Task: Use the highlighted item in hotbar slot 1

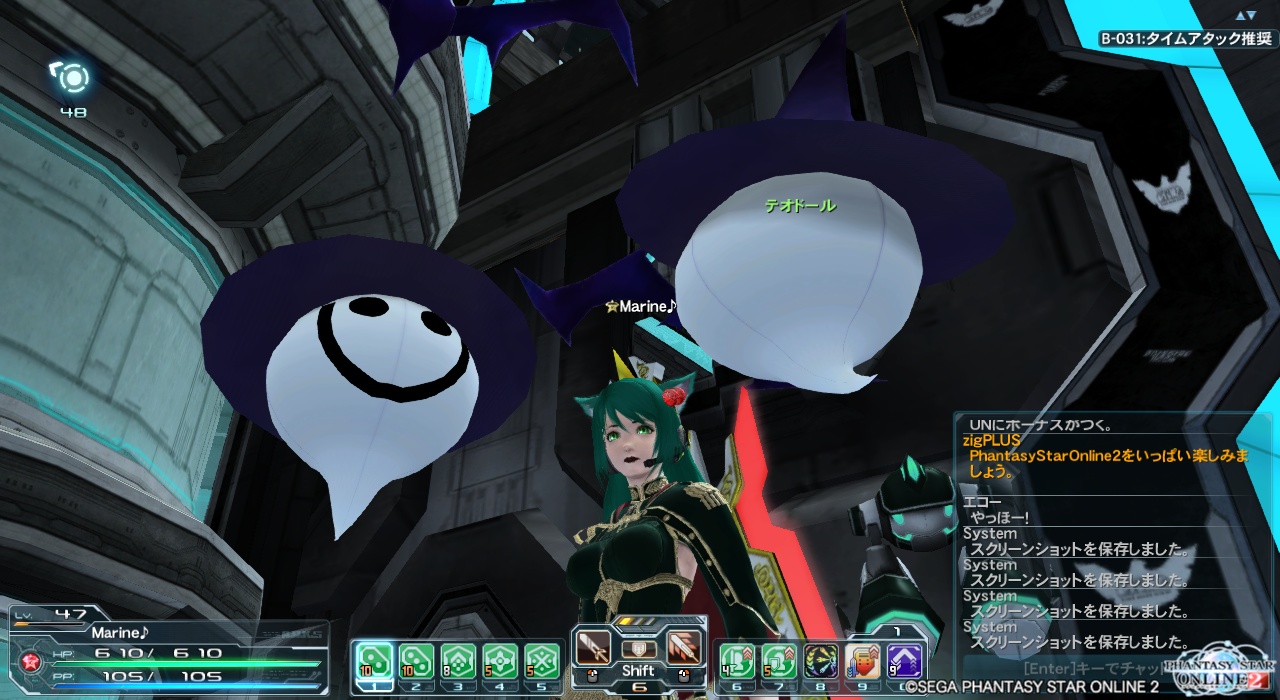Action: [x=374, y=660]
